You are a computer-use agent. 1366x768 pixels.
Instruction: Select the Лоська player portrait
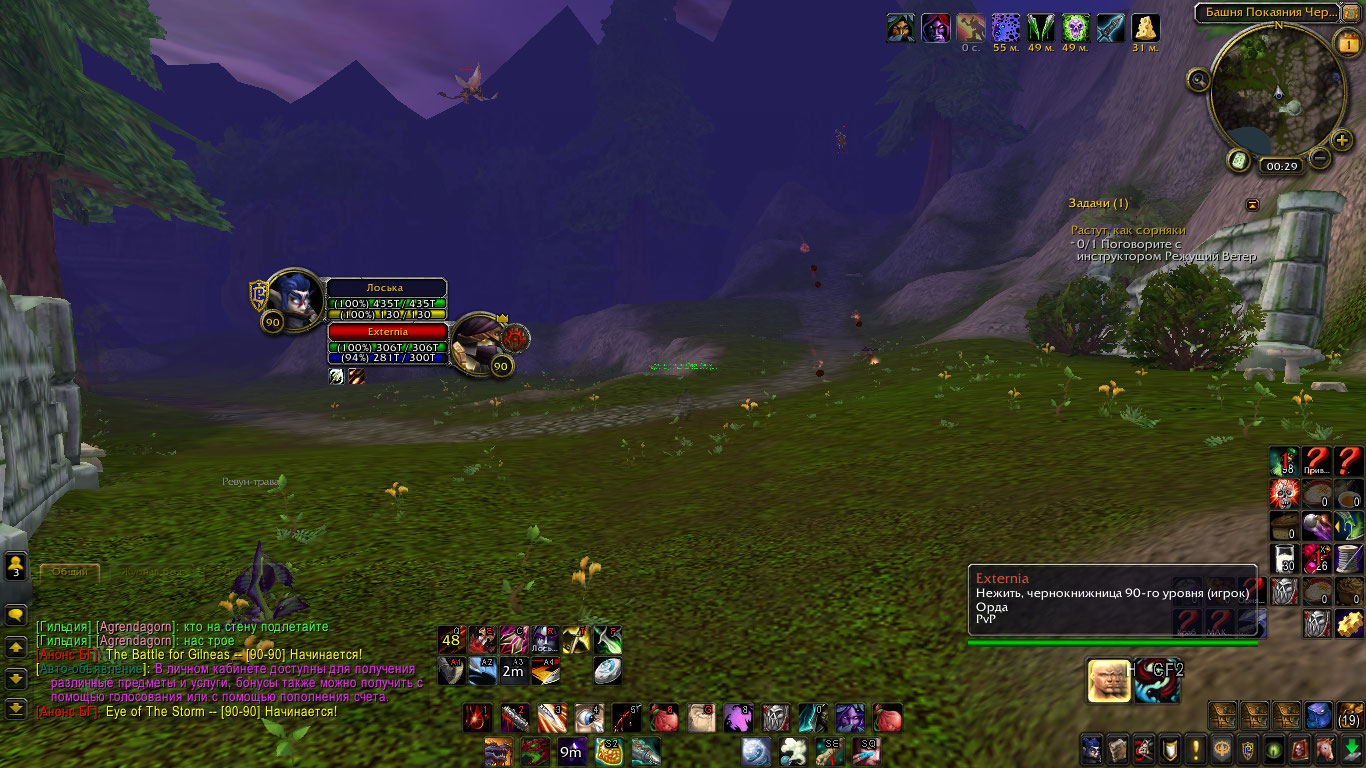coord(294,298)
